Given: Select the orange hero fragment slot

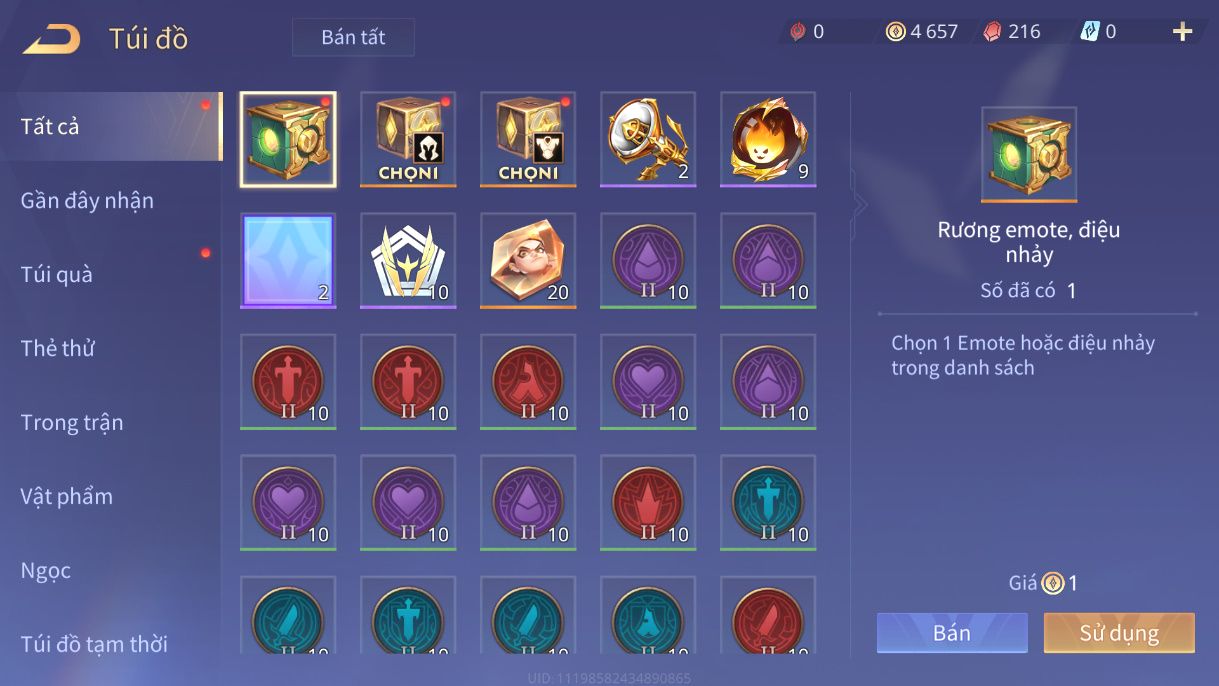Looking at the screenshot, I should [x=528, y=261].
